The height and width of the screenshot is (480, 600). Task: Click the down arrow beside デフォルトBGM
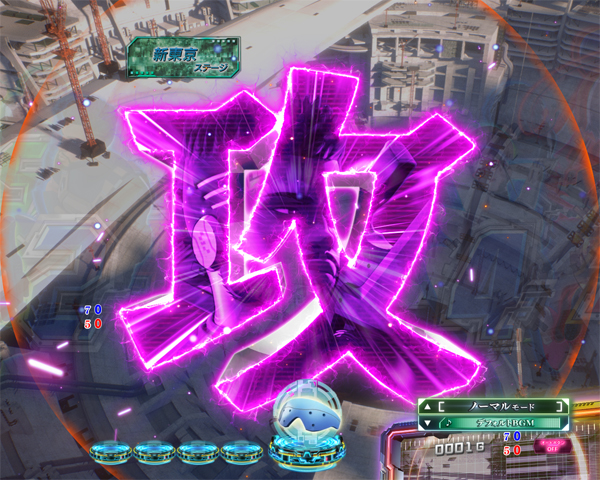coord(429,423)
